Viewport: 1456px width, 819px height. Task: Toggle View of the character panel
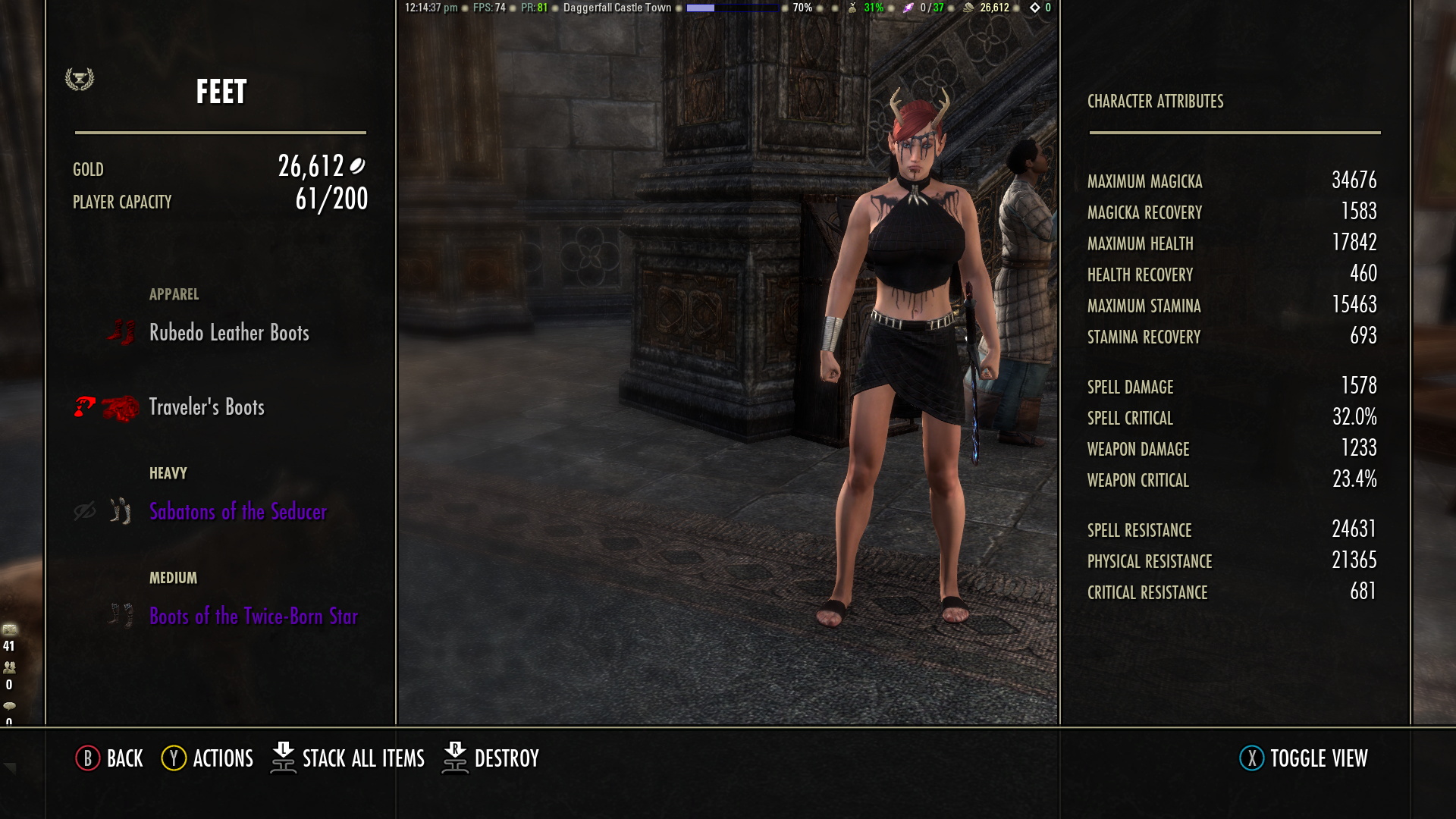1304,758
